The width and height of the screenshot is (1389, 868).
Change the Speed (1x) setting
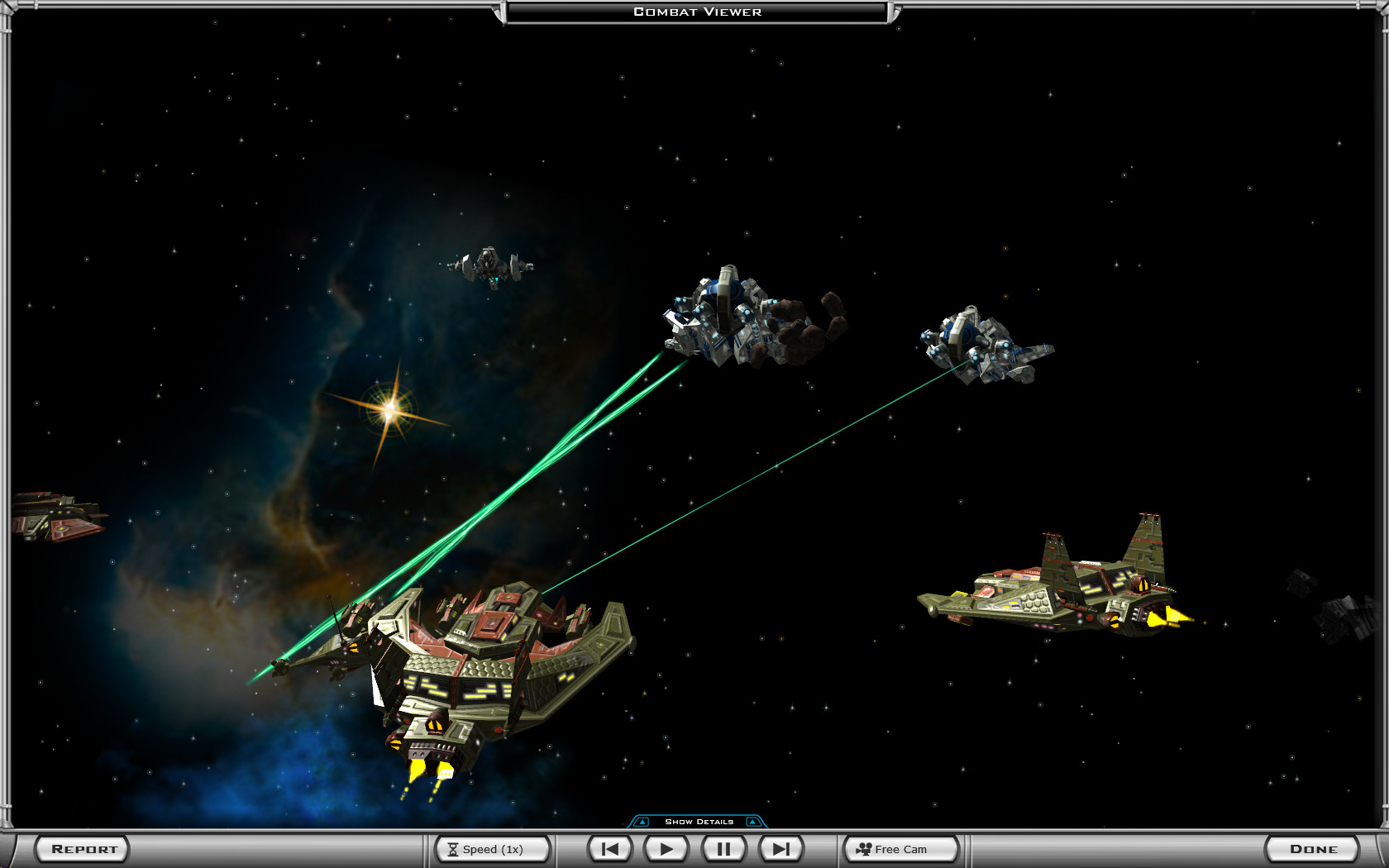(x=493, y=849)
